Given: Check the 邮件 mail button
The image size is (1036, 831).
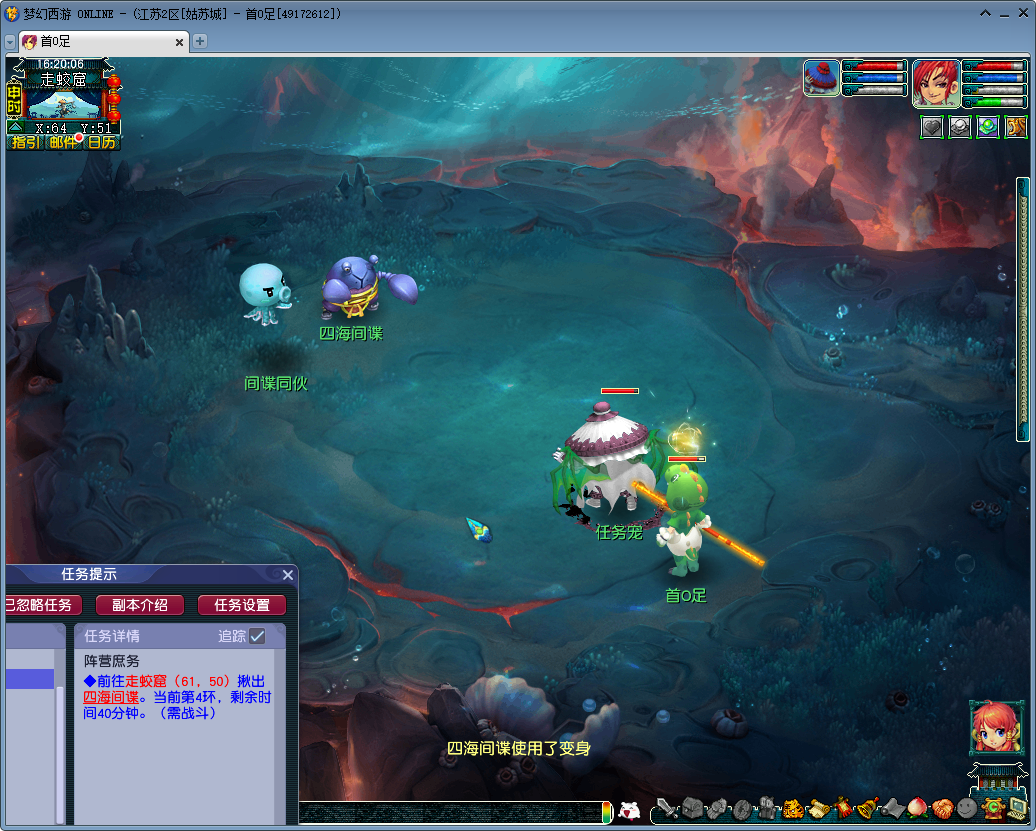Looking at the screenshot, I should pos(63,142).
